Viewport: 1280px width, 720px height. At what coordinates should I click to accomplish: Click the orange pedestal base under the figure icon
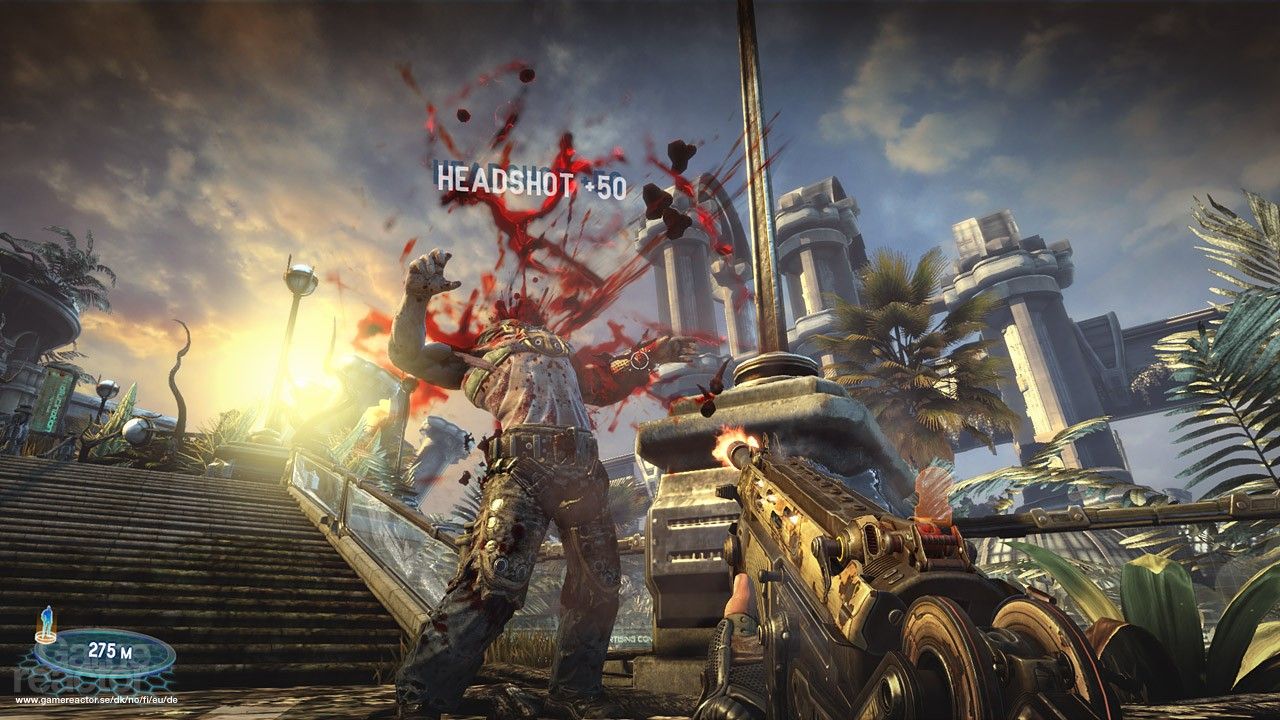44,637
